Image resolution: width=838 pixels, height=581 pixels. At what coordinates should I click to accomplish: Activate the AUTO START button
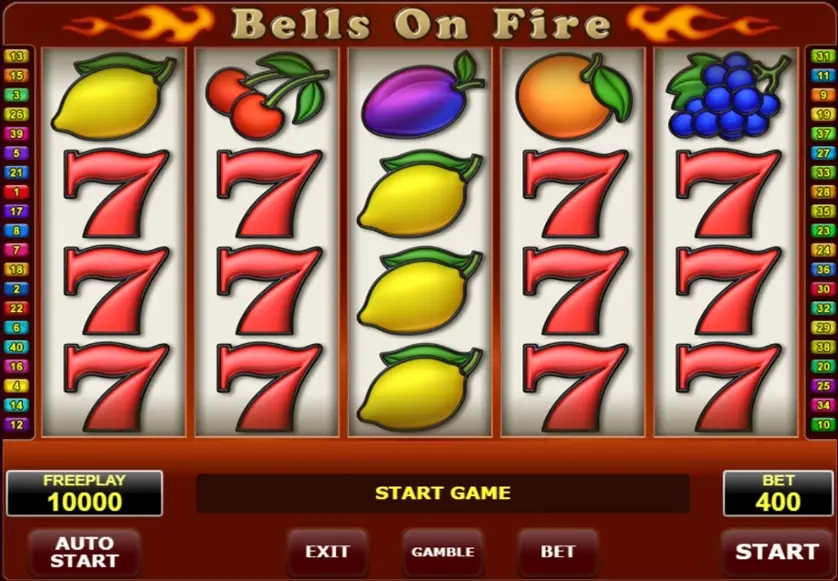84,551
